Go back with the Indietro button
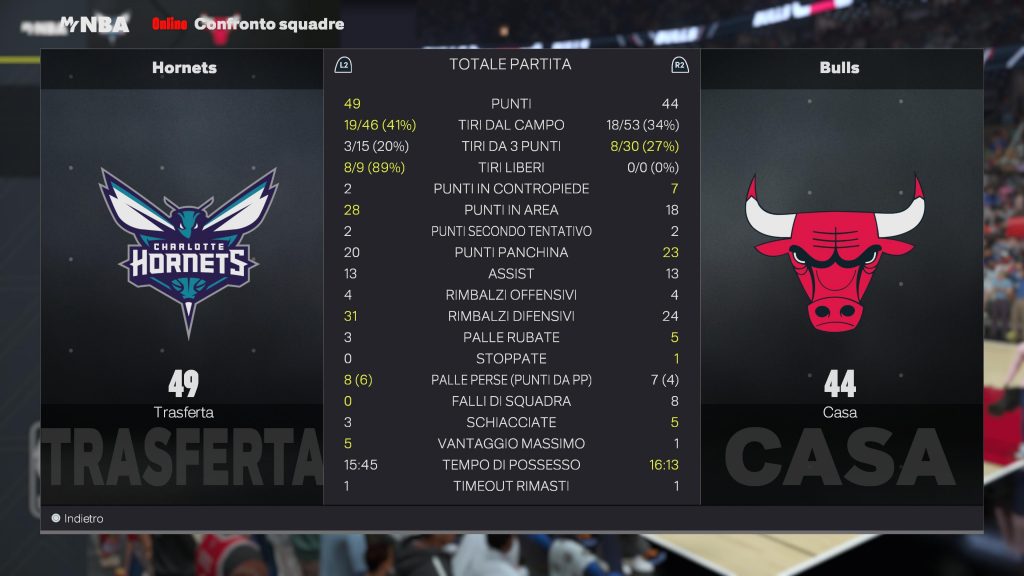The width and height of the screenshot is (1024, 576). [79, 519]
